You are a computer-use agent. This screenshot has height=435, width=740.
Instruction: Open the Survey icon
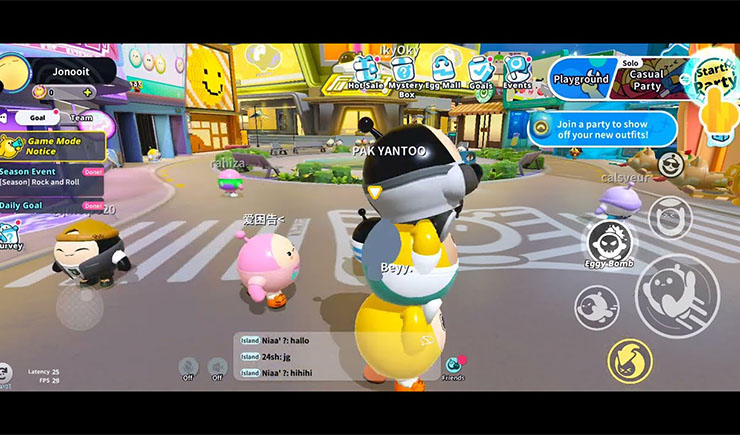(x=10, y=235)
